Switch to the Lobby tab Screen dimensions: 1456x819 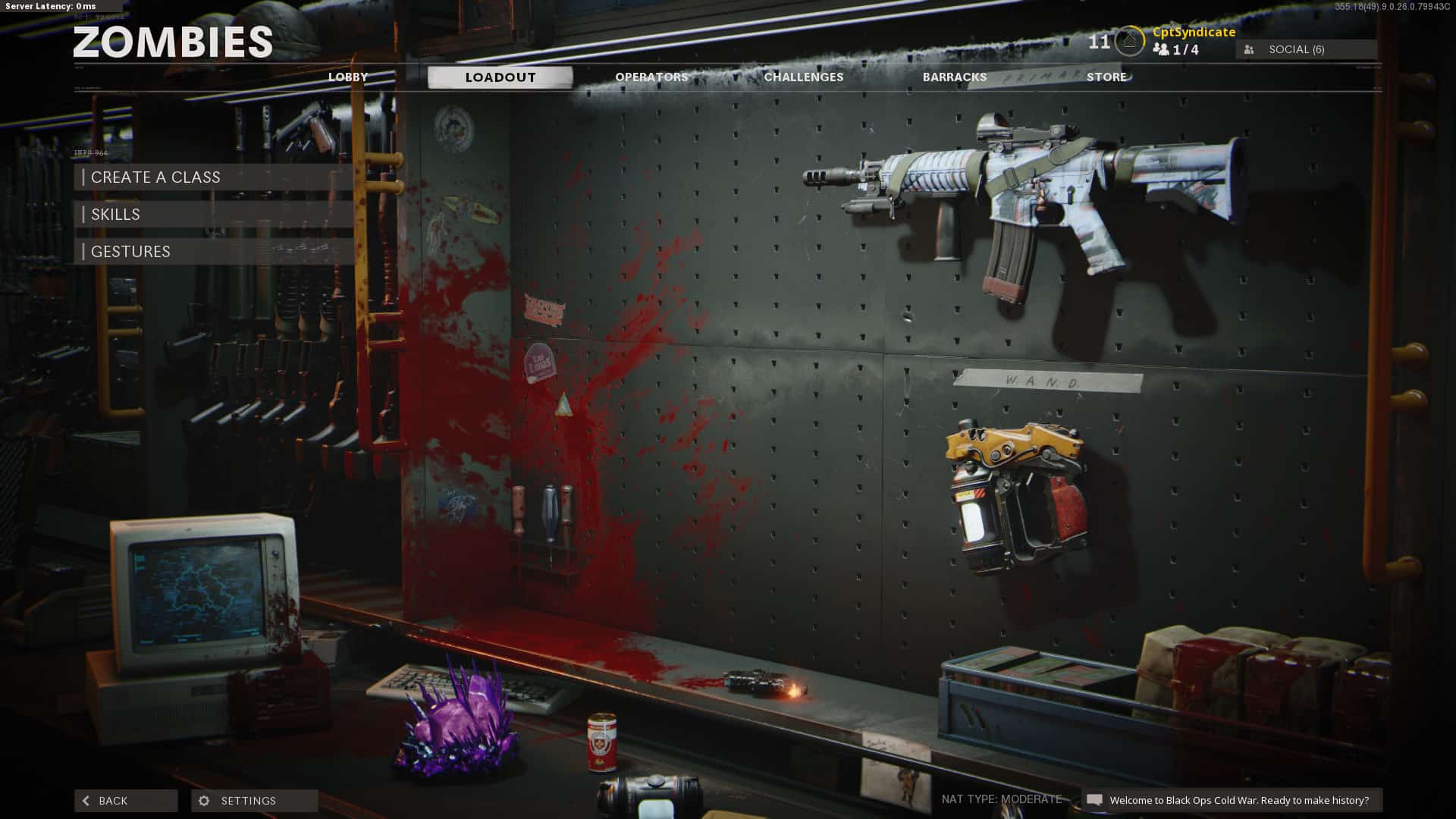tap(348, 77)
